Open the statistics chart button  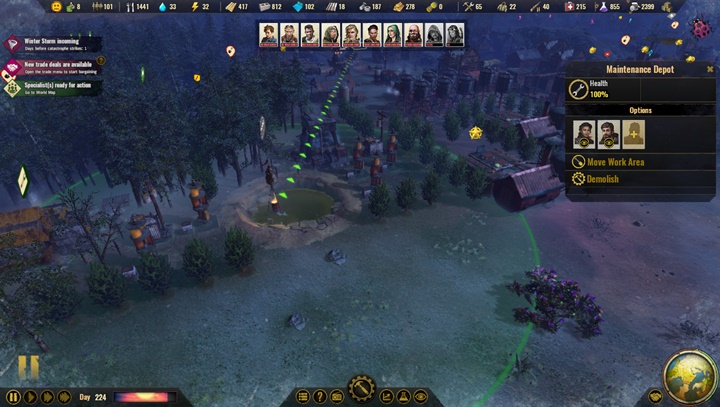[x=386, y=397]
